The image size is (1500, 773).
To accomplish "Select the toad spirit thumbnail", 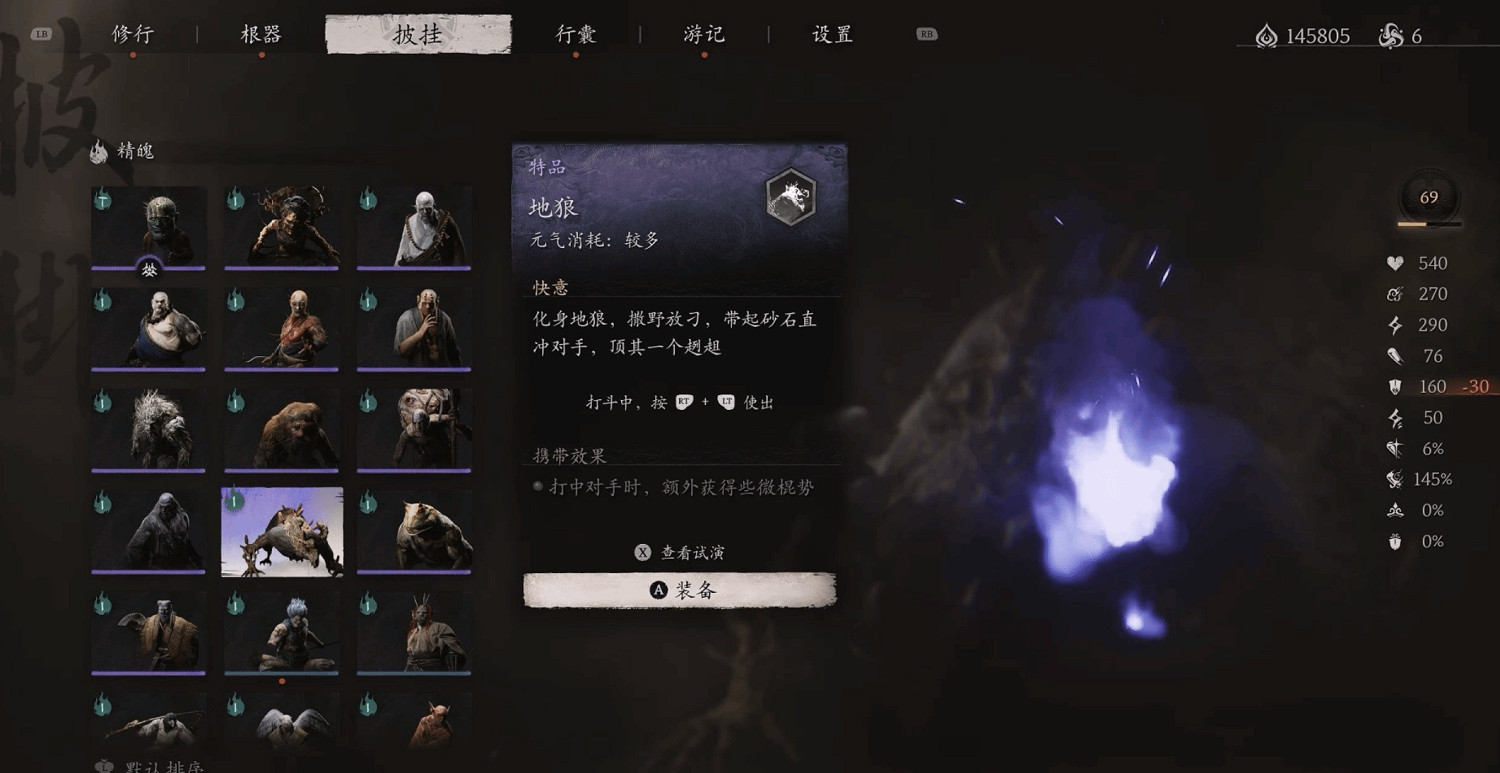I will coord(414,531).
